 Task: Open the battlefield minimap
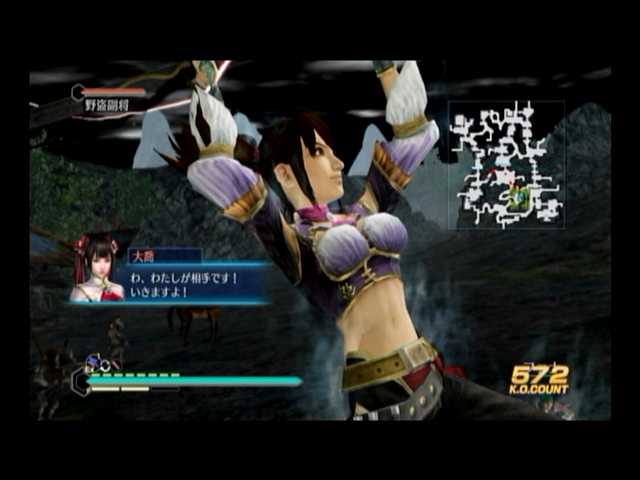506,165
